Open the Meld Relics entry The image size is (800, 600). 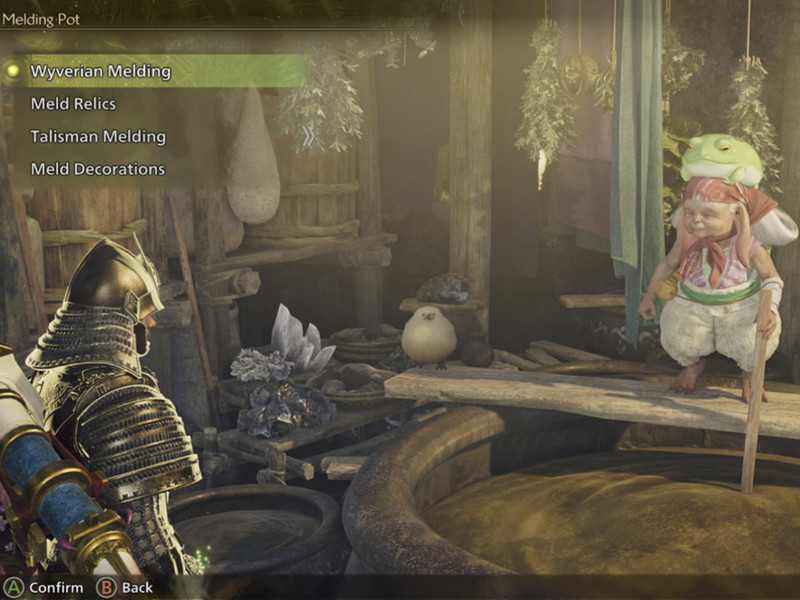(73, 104)
